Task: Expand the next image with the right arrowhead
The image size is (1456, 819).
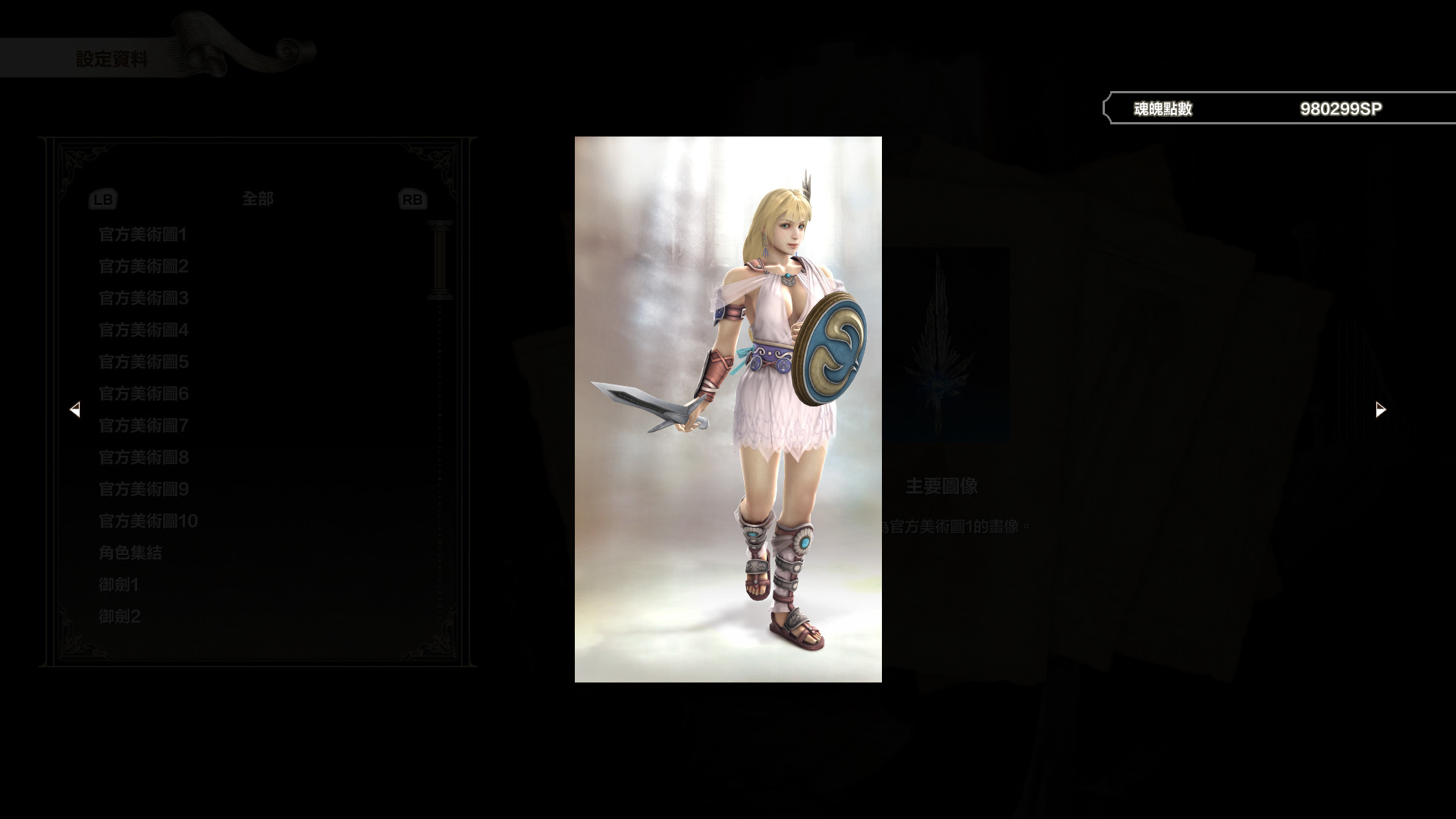Action: [x=1380, y=409]
